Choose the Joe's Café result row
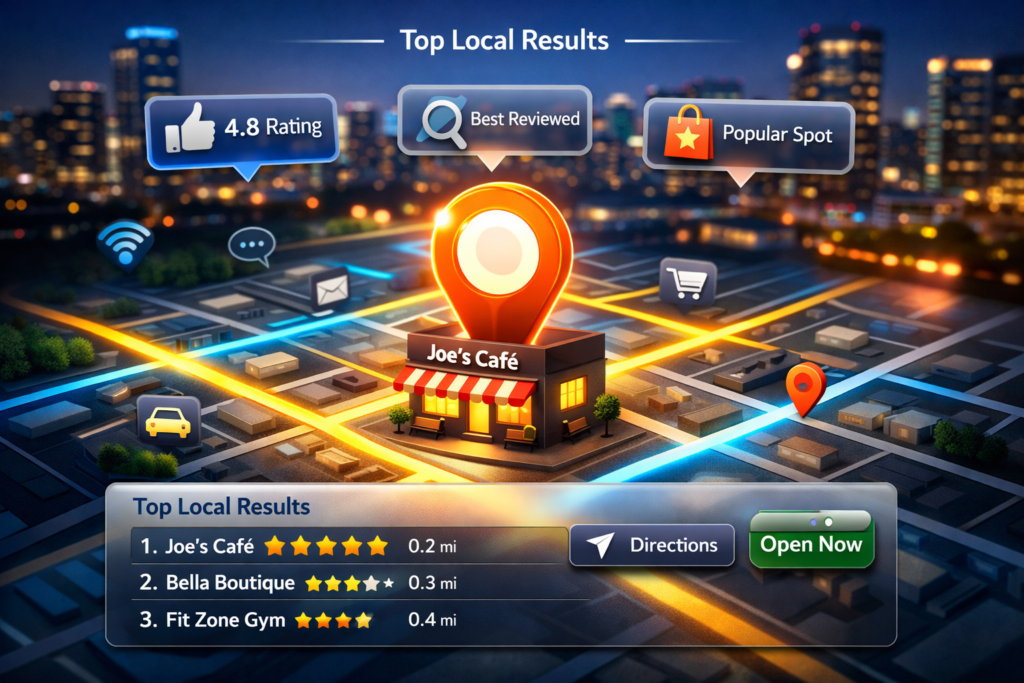Viewport: 1024px width, 683px height. [300, 546]
